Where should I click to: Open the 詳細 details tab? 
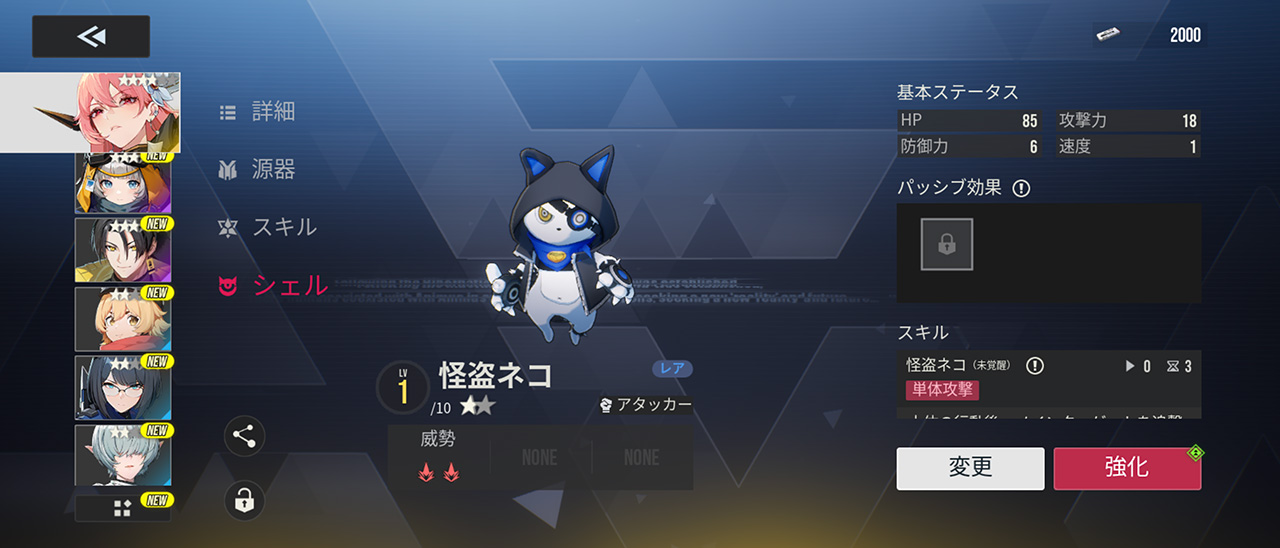coord(258,112)
